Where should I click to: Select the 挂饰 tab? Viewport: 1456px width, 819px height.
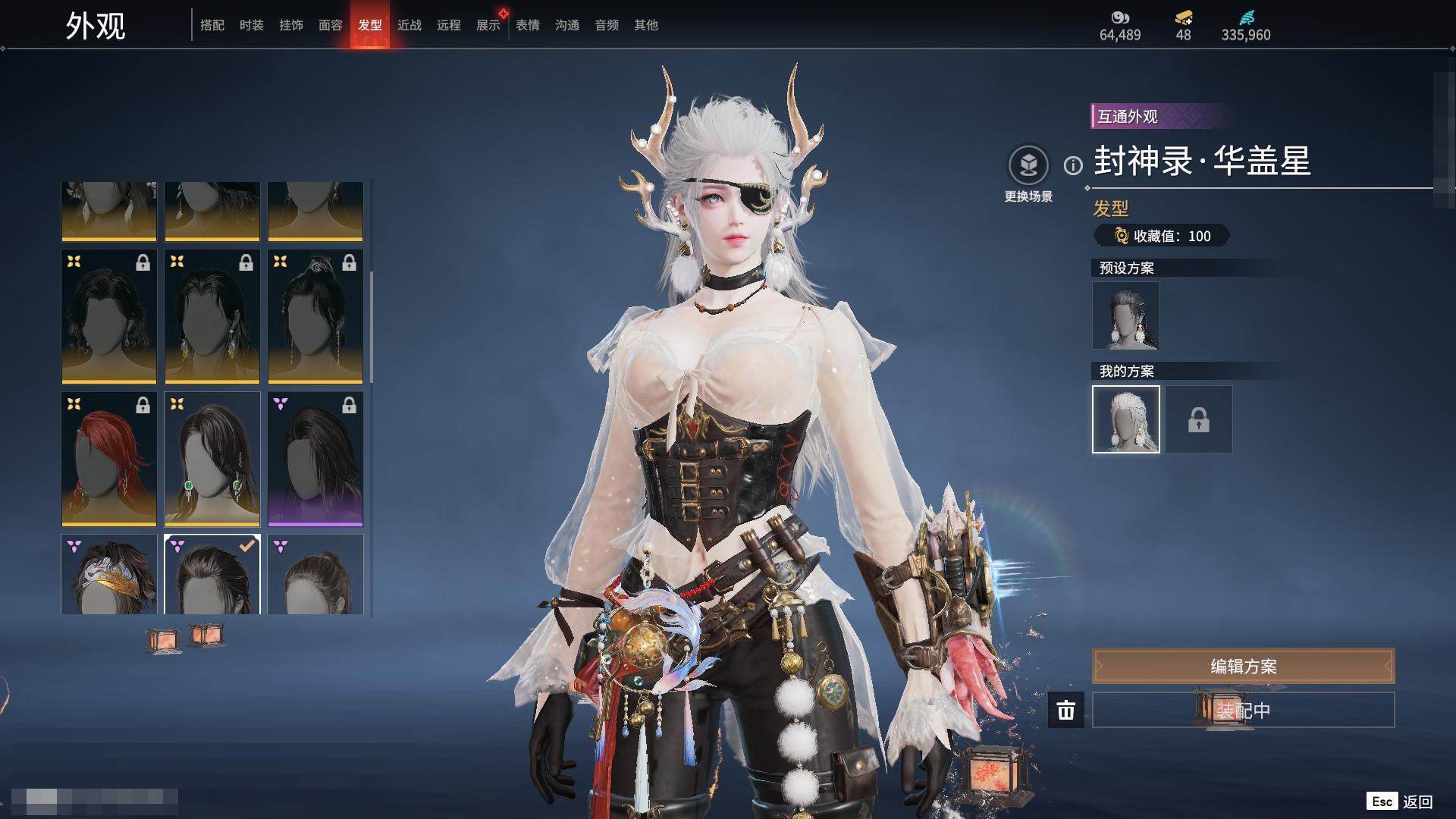[x=291, y=25]
